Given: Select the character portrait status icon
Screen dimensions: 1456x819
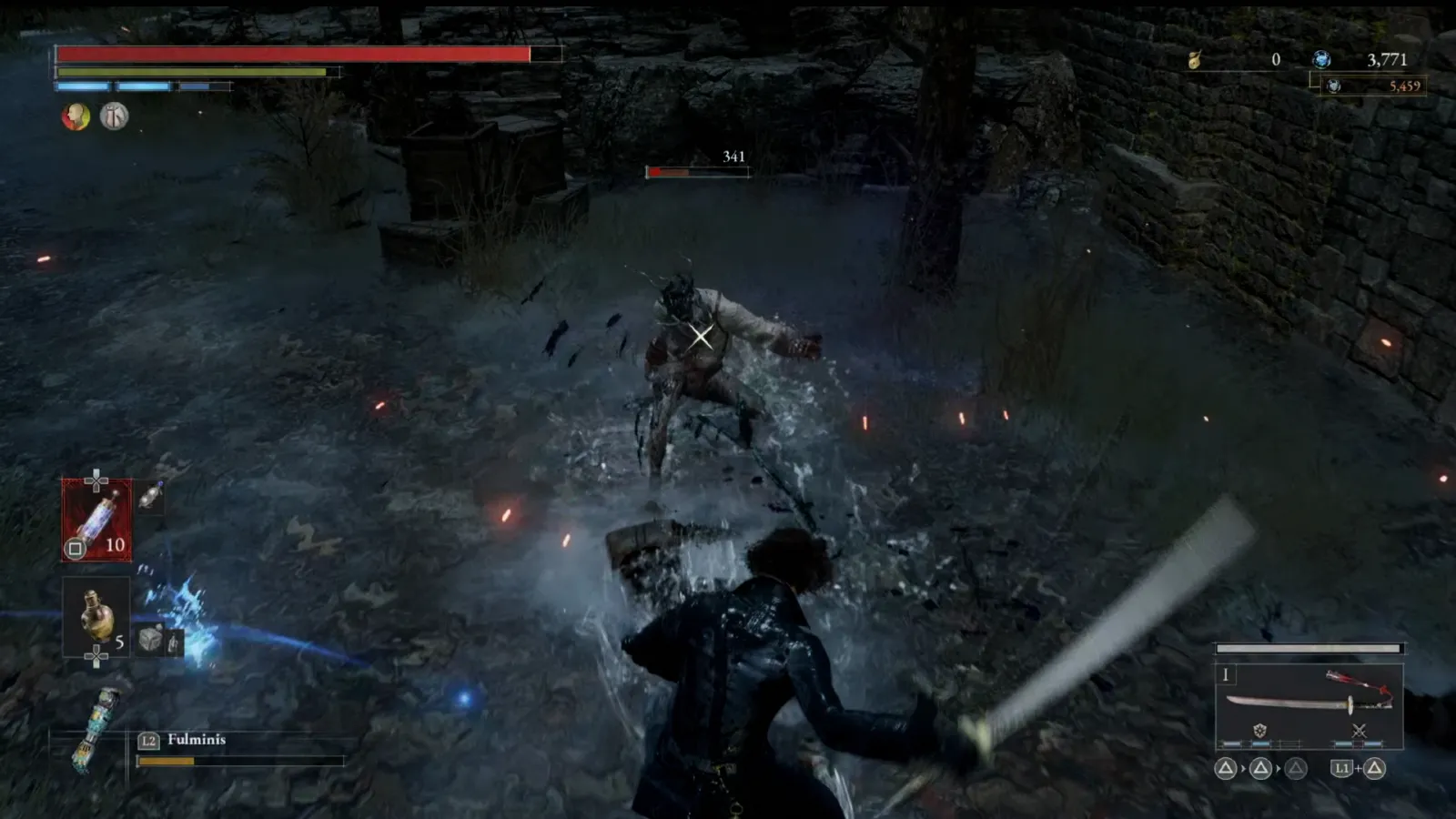Looking at the screenshot, I should 77,116.
